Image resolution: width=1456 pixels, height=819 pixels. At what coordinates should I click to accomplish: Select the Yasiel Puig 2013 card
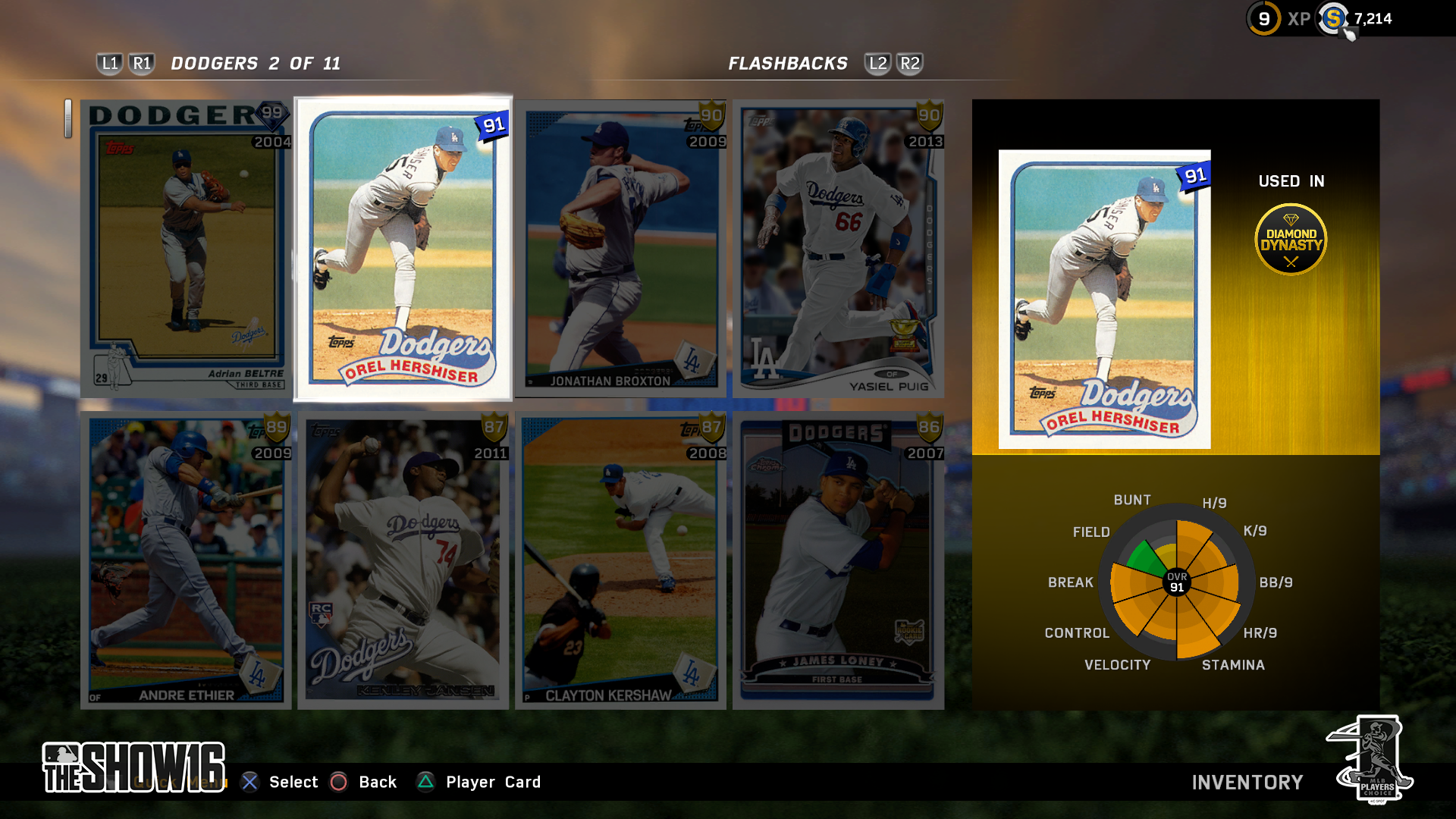click(838, 249)
